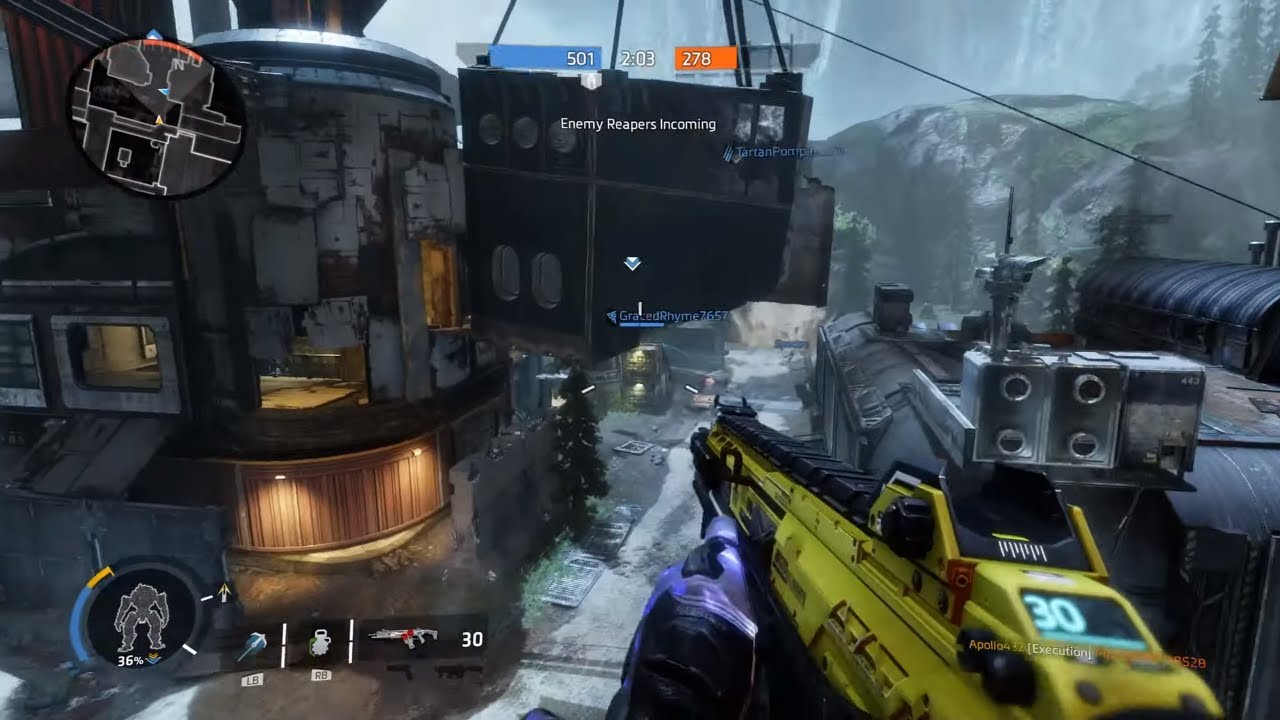Activate the grapple tactical ability icon
This screenshot has width=1280, height=720.
point(251,647)
